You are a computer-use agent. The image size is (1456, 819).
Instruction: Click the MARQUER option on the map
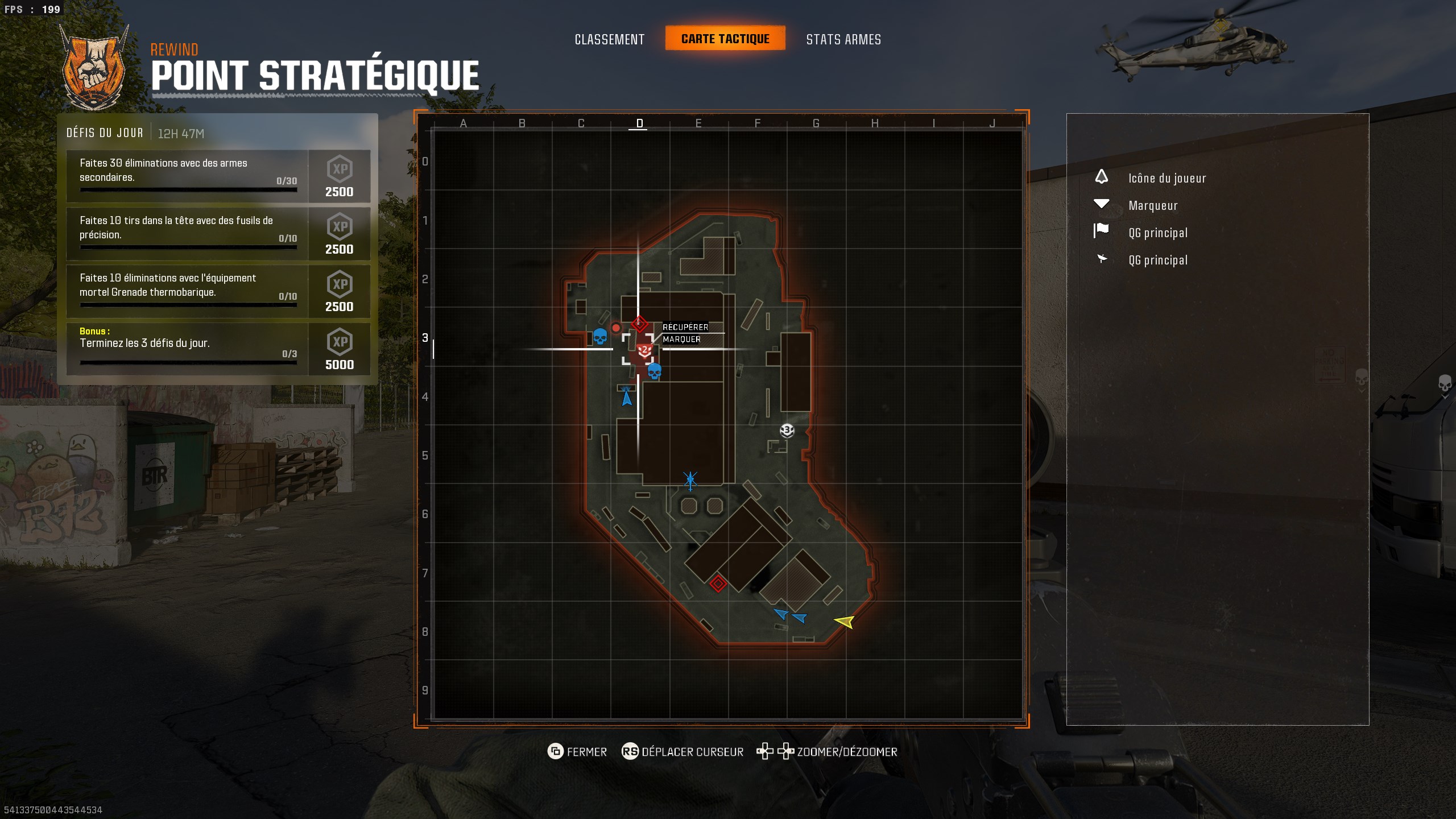(x=681, y=340)
